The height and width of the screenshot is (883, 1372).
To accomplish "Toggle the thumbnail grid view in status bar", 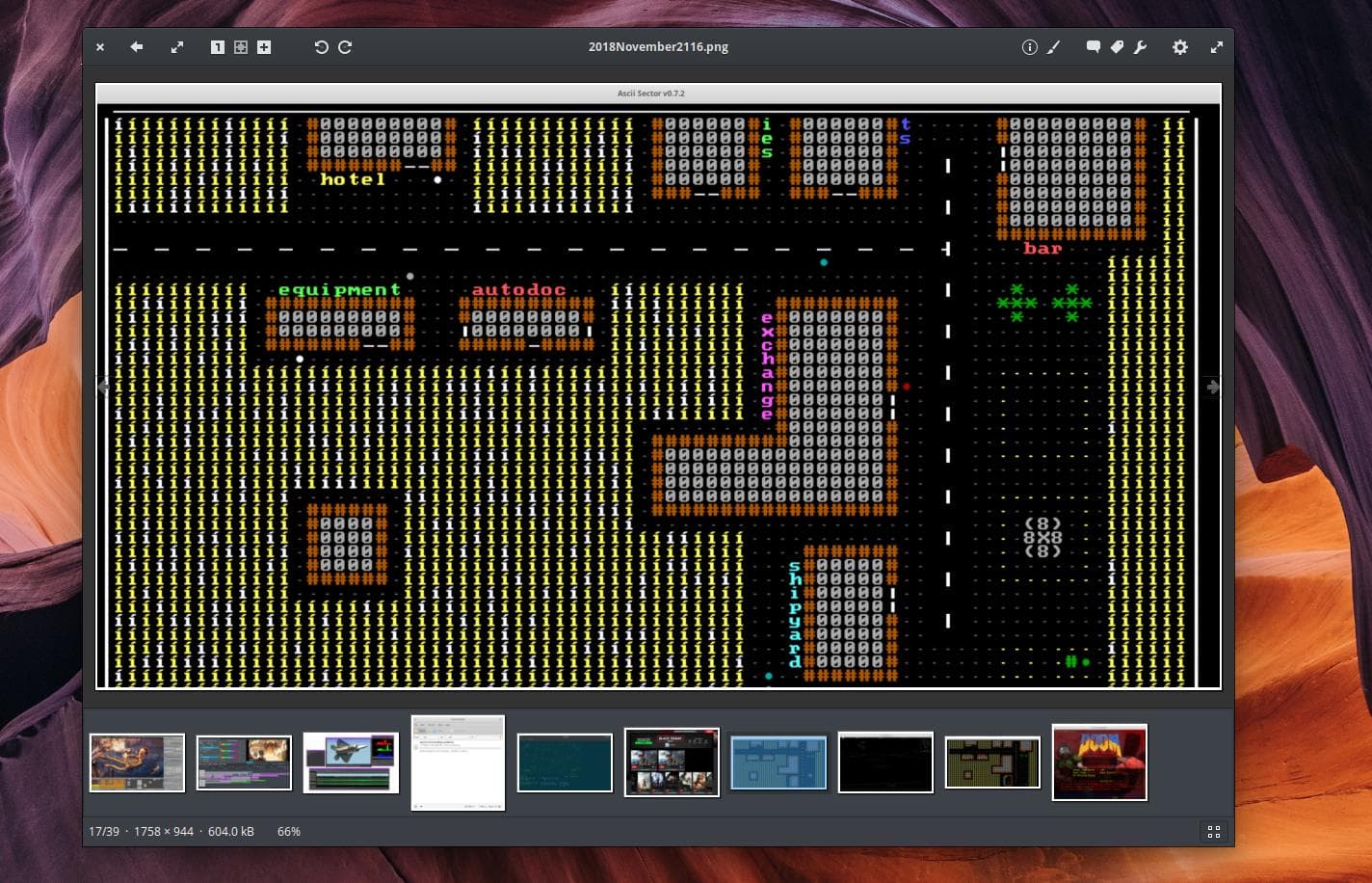I will point(1214,831).
